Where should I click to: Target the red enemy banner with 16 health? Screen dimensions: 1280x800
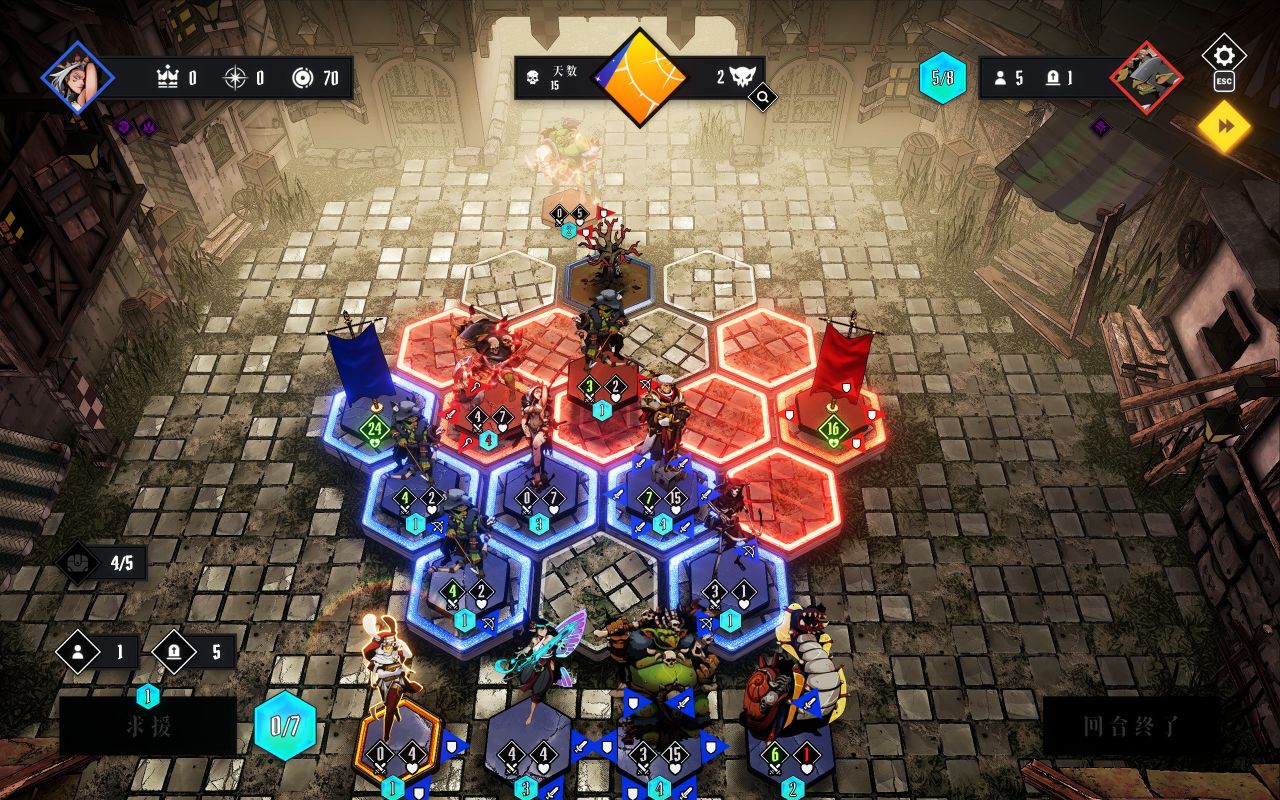(833, 420)
